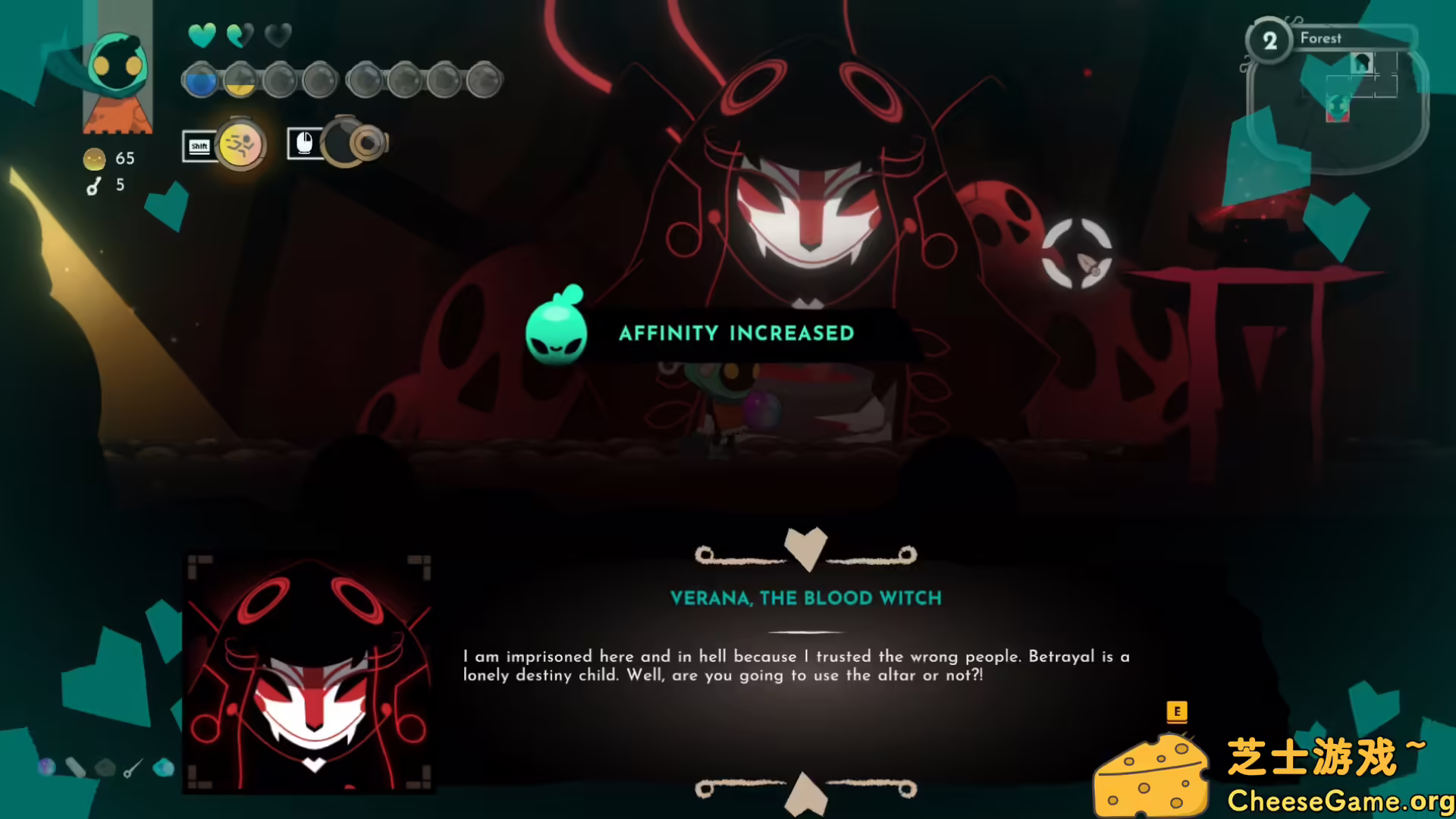1456x819 pixels.
Task: Toggle the first full teal heart
Action: point(202,36)
